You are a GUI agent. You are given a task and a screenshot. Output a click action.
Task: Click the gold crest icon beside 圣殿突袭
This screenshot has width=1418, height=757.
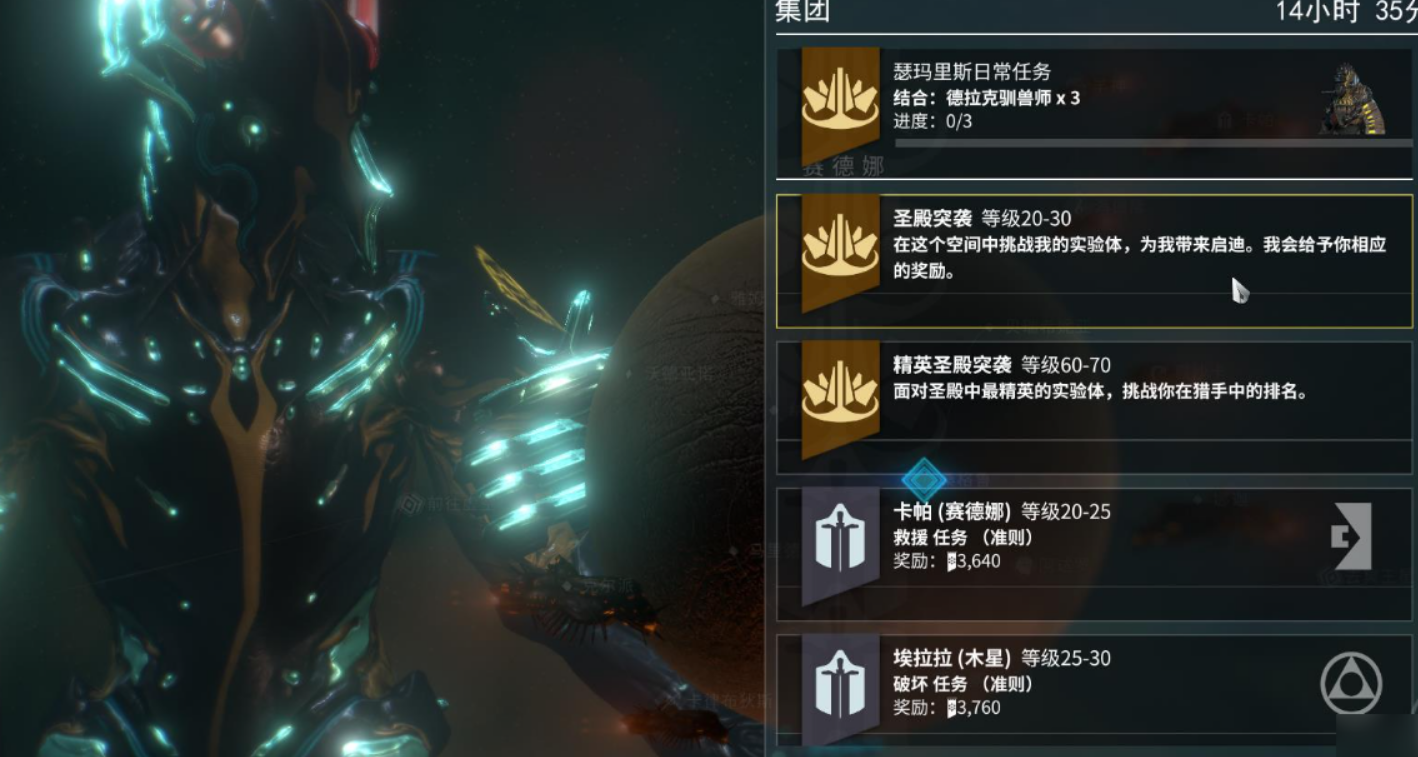pos(838,247)
